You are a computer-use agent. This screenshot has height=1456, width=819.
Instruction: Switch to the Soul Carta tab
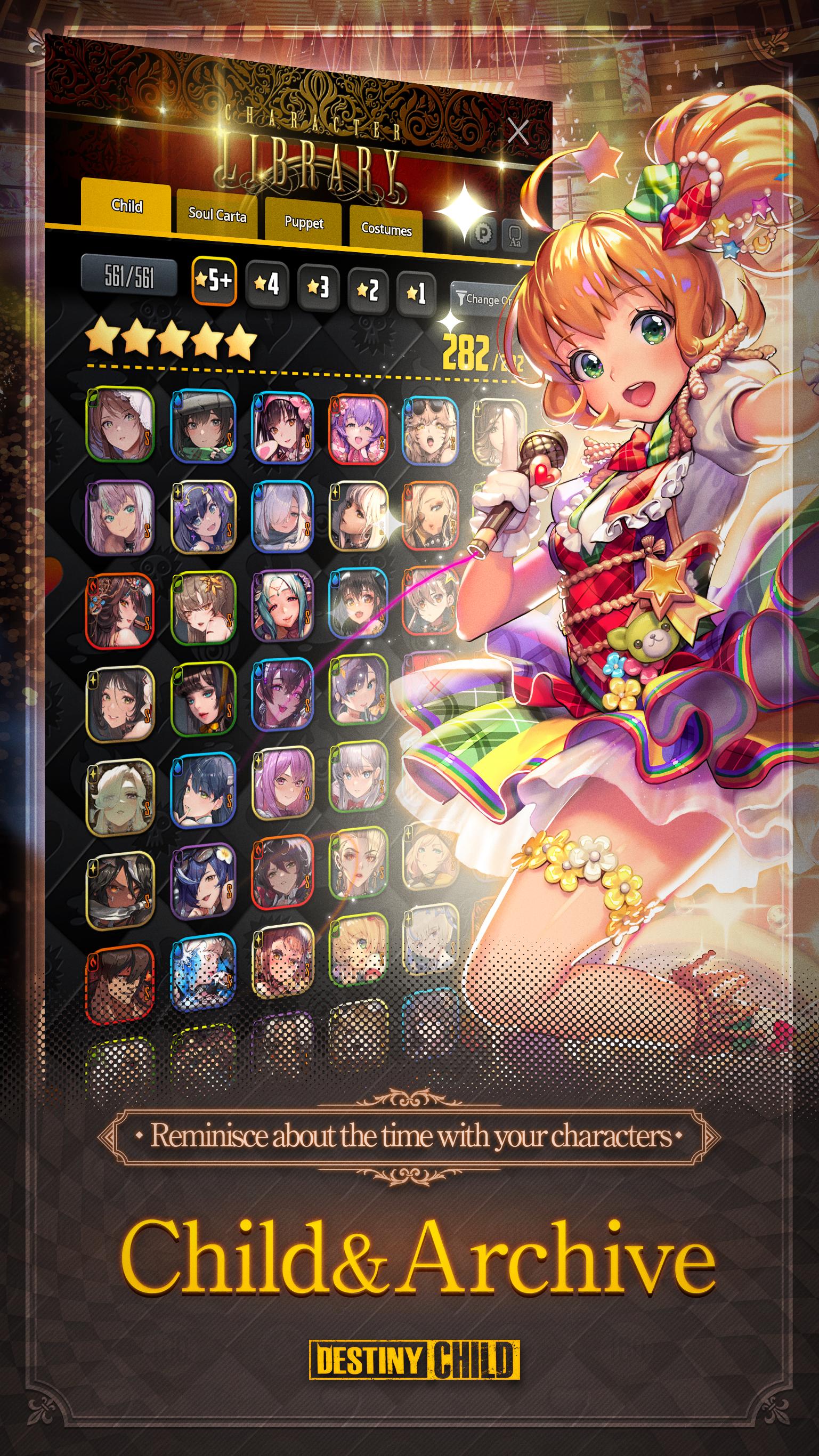pos(217,216)
